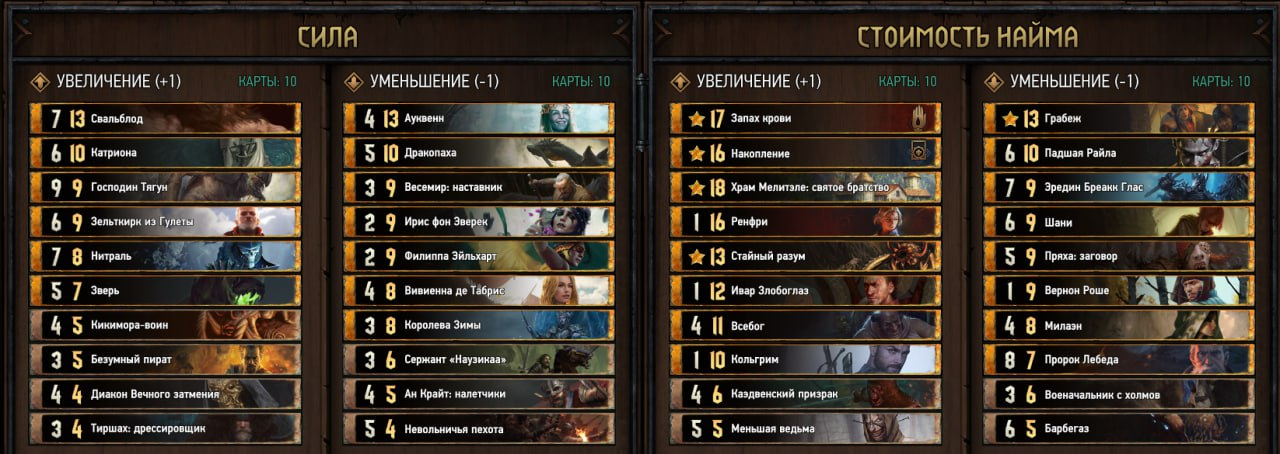Open the Запах крови card entry
Viewport: 1280px width, 454px height.
(x=805, y=119)
